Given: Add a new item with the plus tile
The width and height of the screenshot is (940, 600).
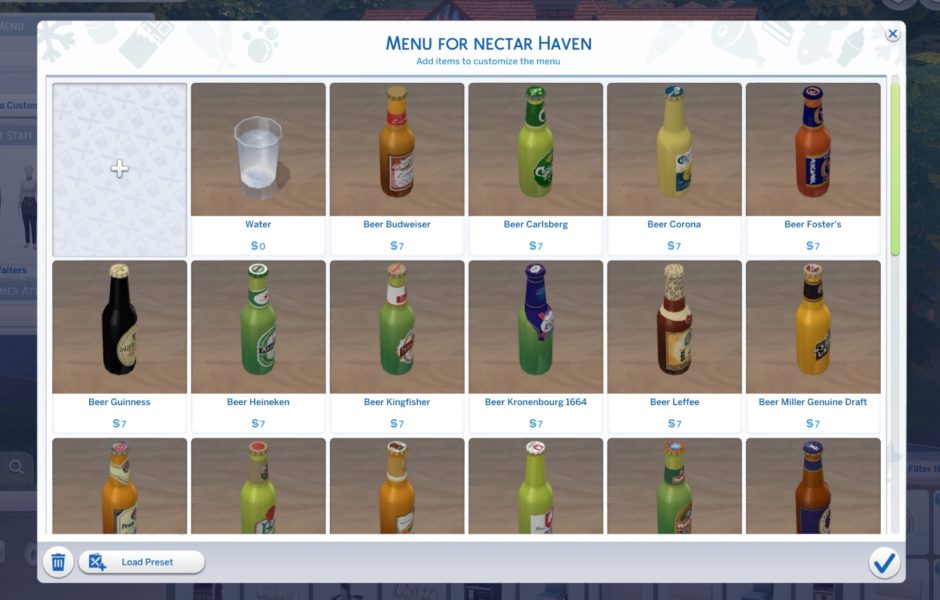Looking at the screenshot, I should point(119,169).
